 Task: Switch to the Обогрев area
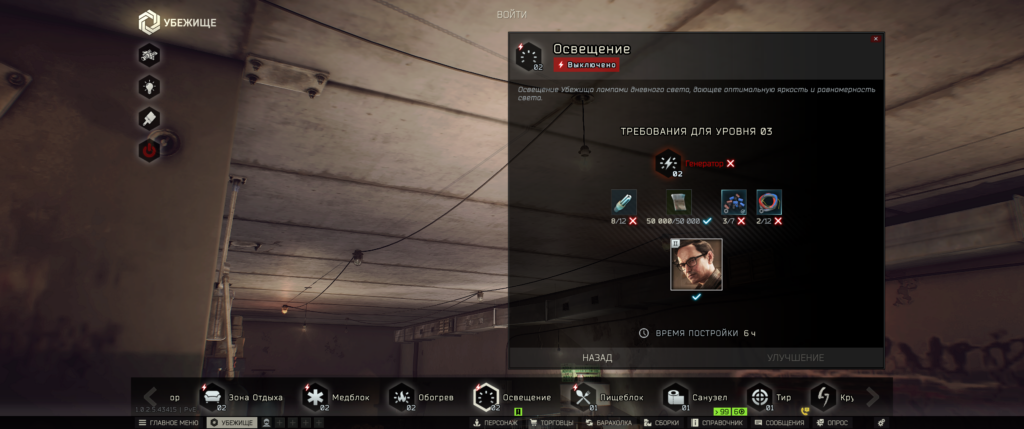tap(423, 397)
